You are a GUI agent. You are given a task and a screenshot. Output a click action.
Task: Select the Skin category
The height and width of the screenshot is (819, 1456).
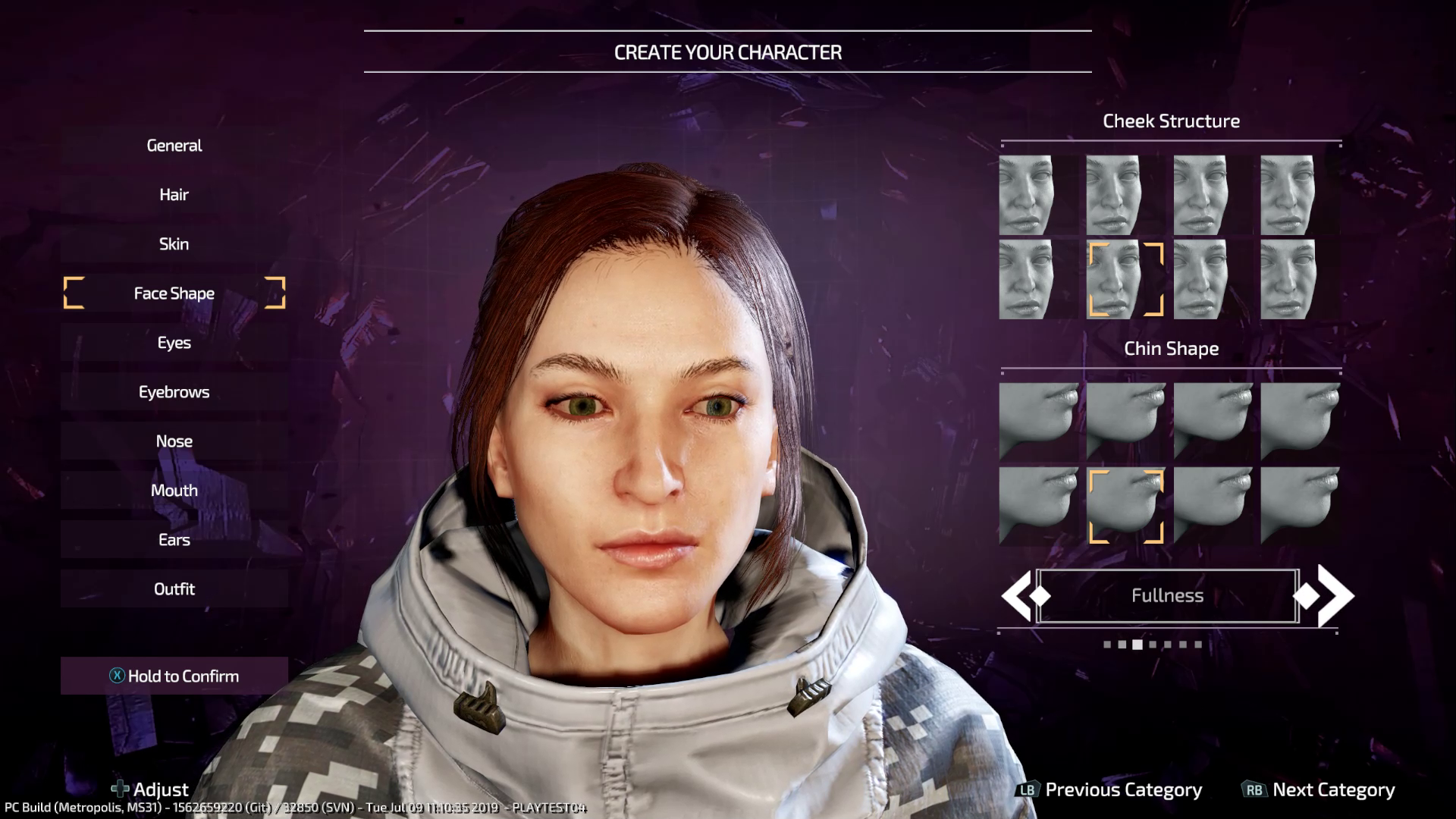tap(174, 244)
